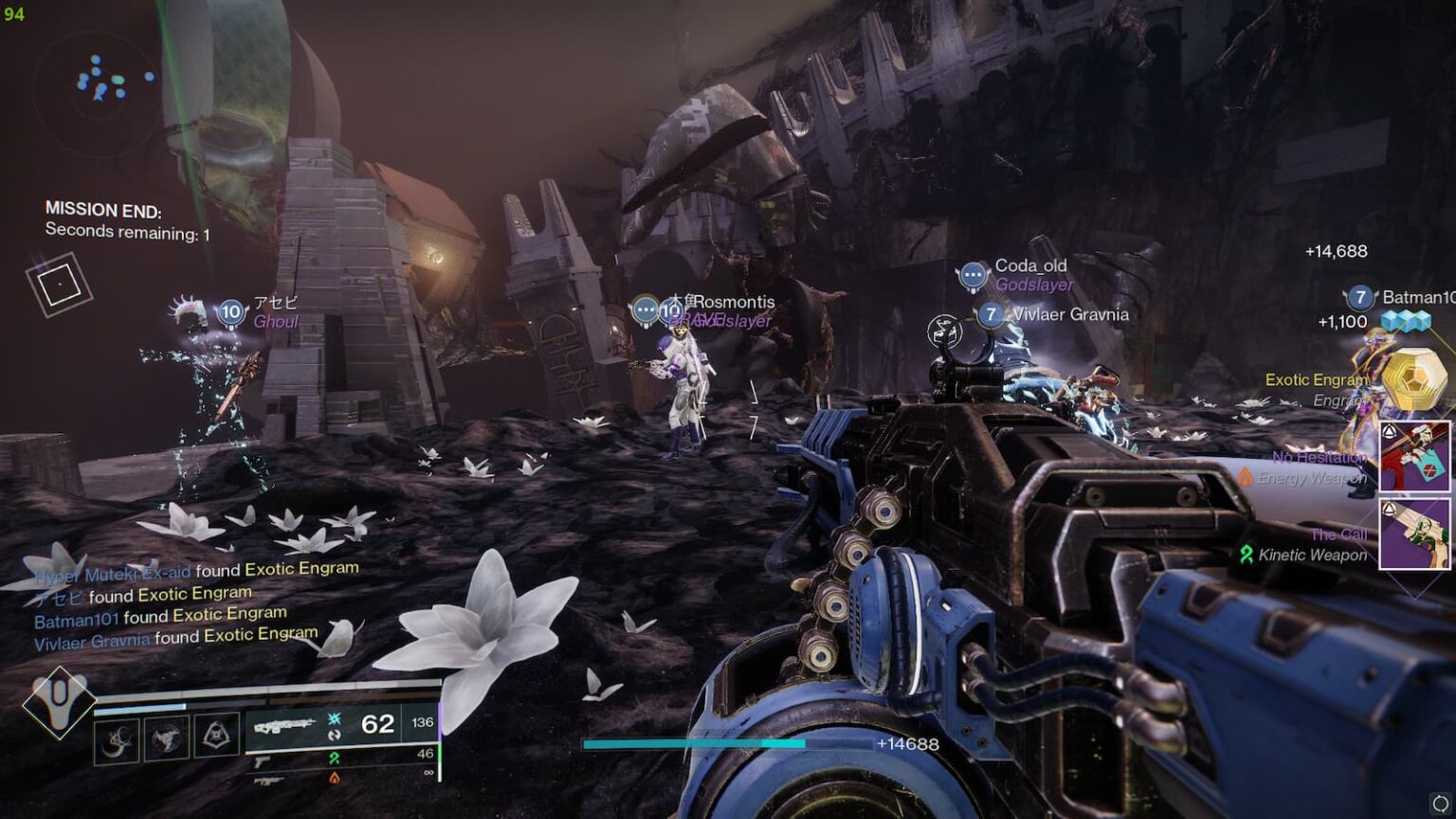The height and width of the screenshot is (819, 1456).
Task: Select the No Hesitation weapon reward thumbnail
Action: click(x=1414, y=457)
